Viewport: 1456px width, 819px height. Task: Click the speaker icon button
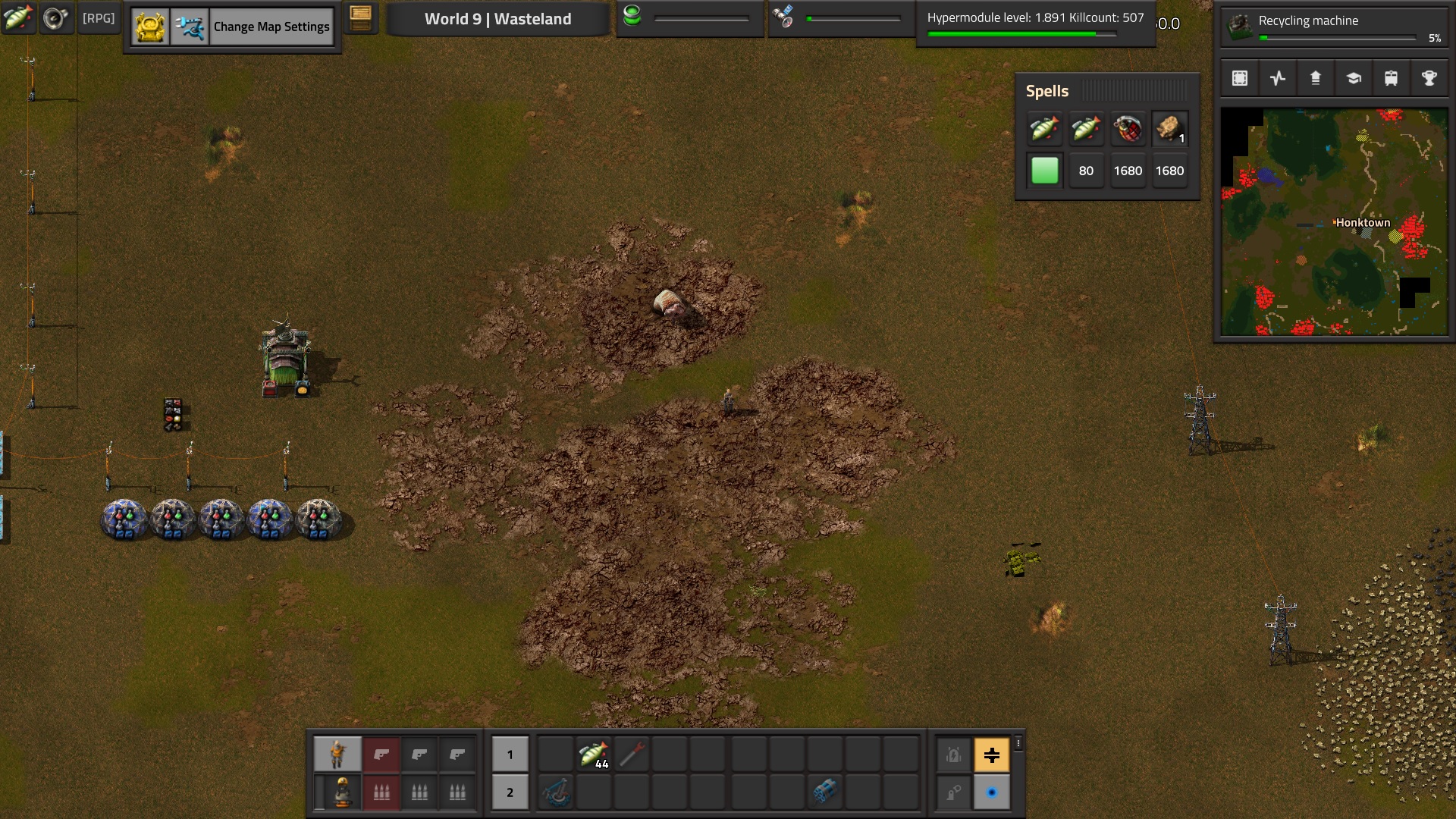55,18
